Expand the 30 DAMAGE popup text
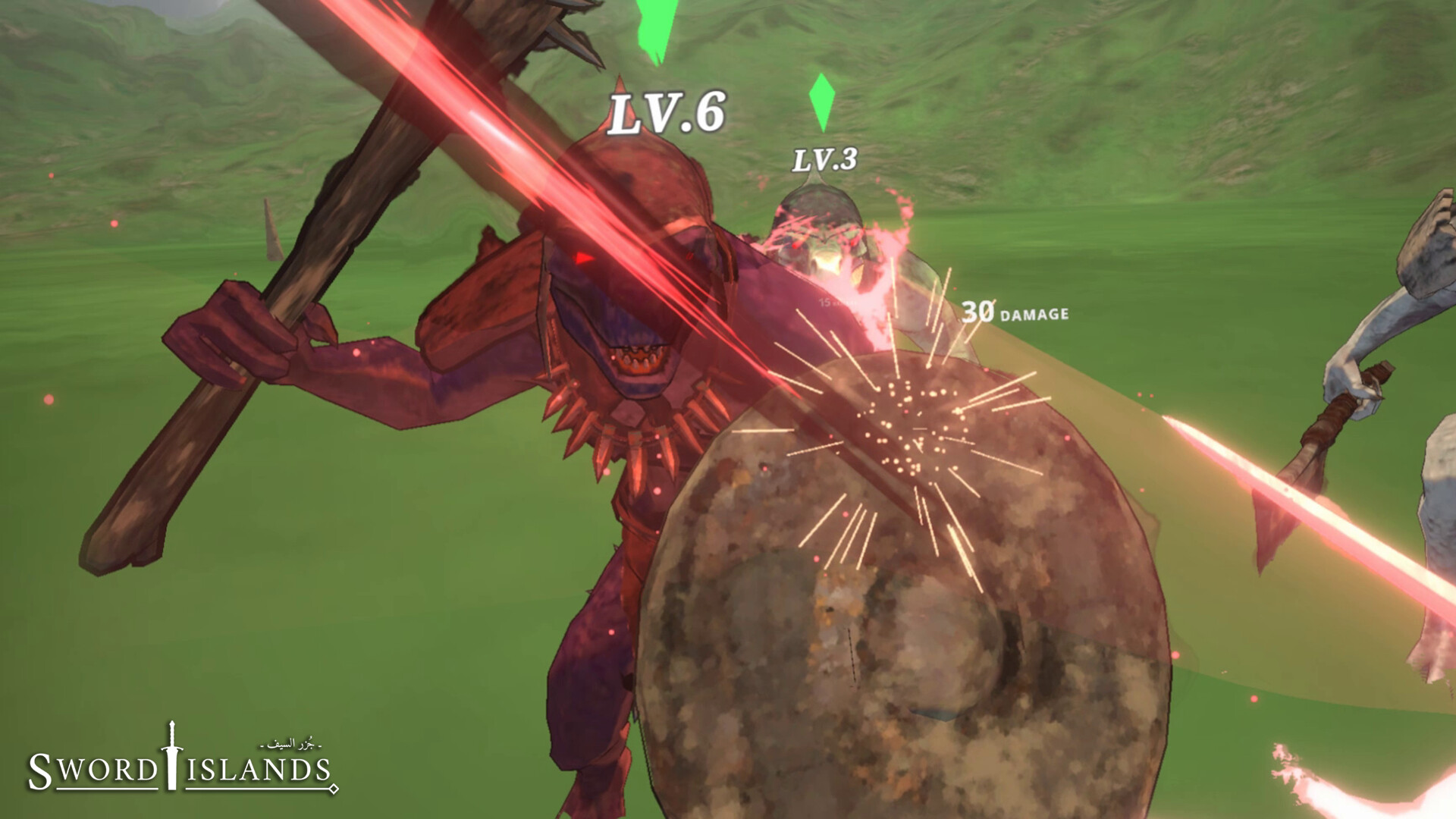Screen dimensions: 1456x819 click(1016, 311)
